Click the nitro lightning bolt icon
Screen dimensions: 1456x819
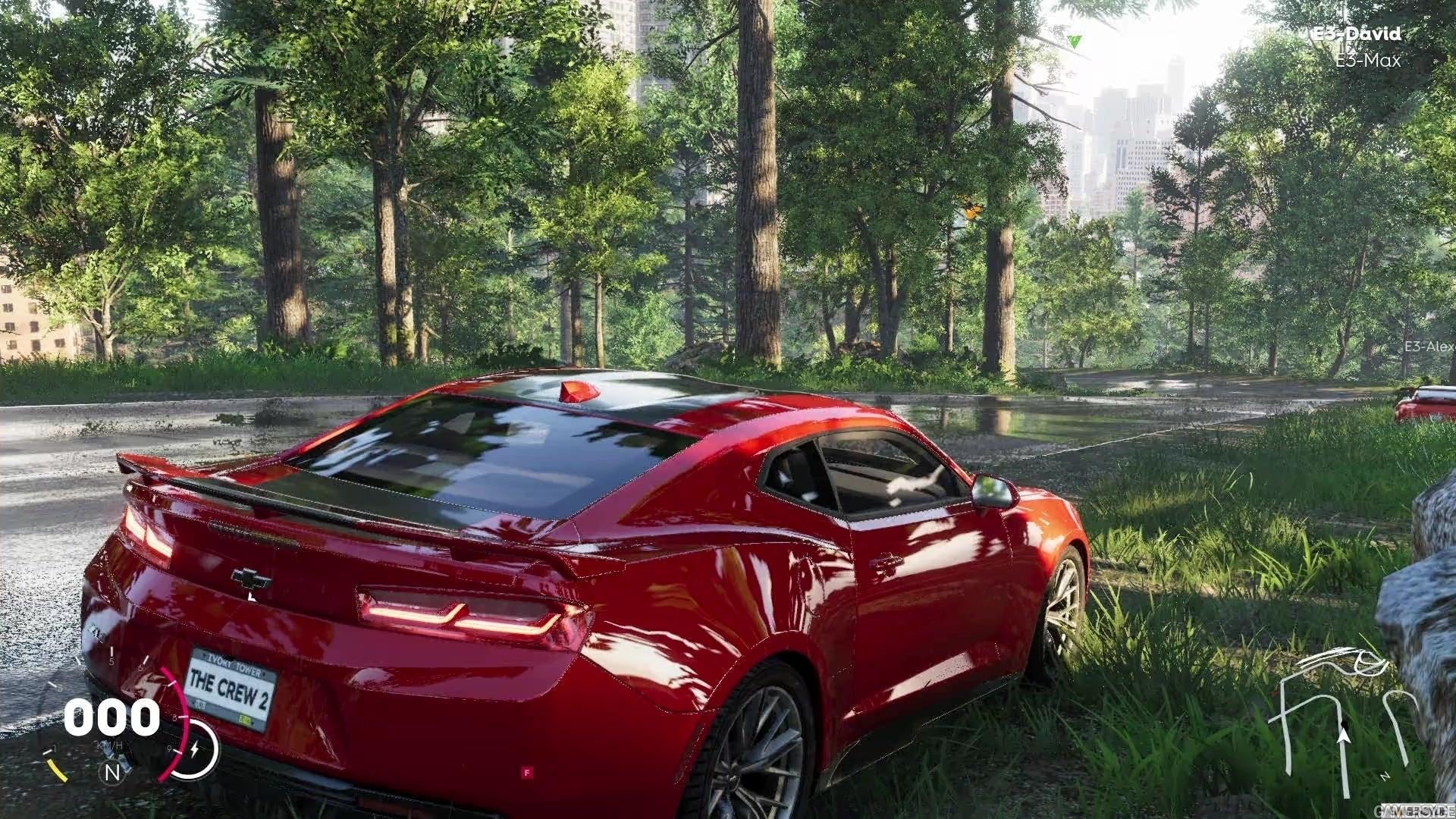pyautogui.click(x=196, y=748)
